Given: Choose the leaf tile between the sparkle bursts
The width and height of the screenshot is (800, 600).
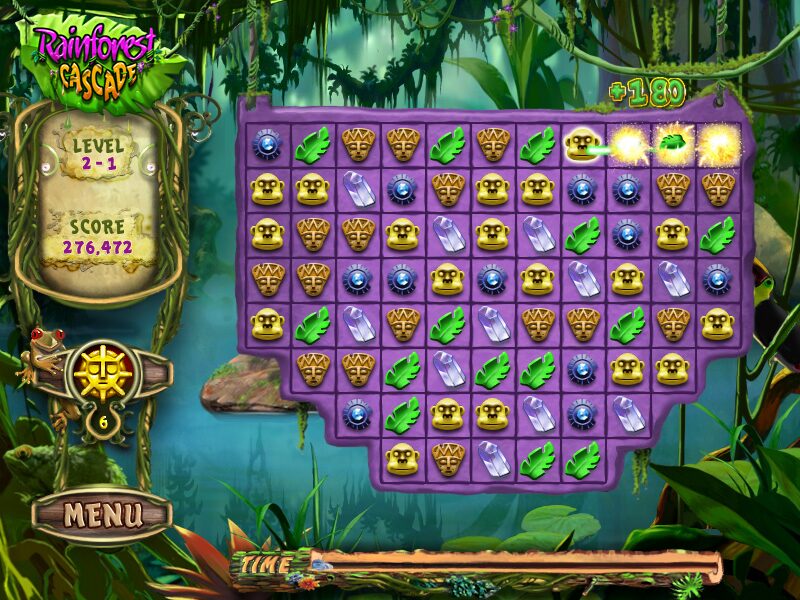Looking at the screenshot, I should (672, 145).
